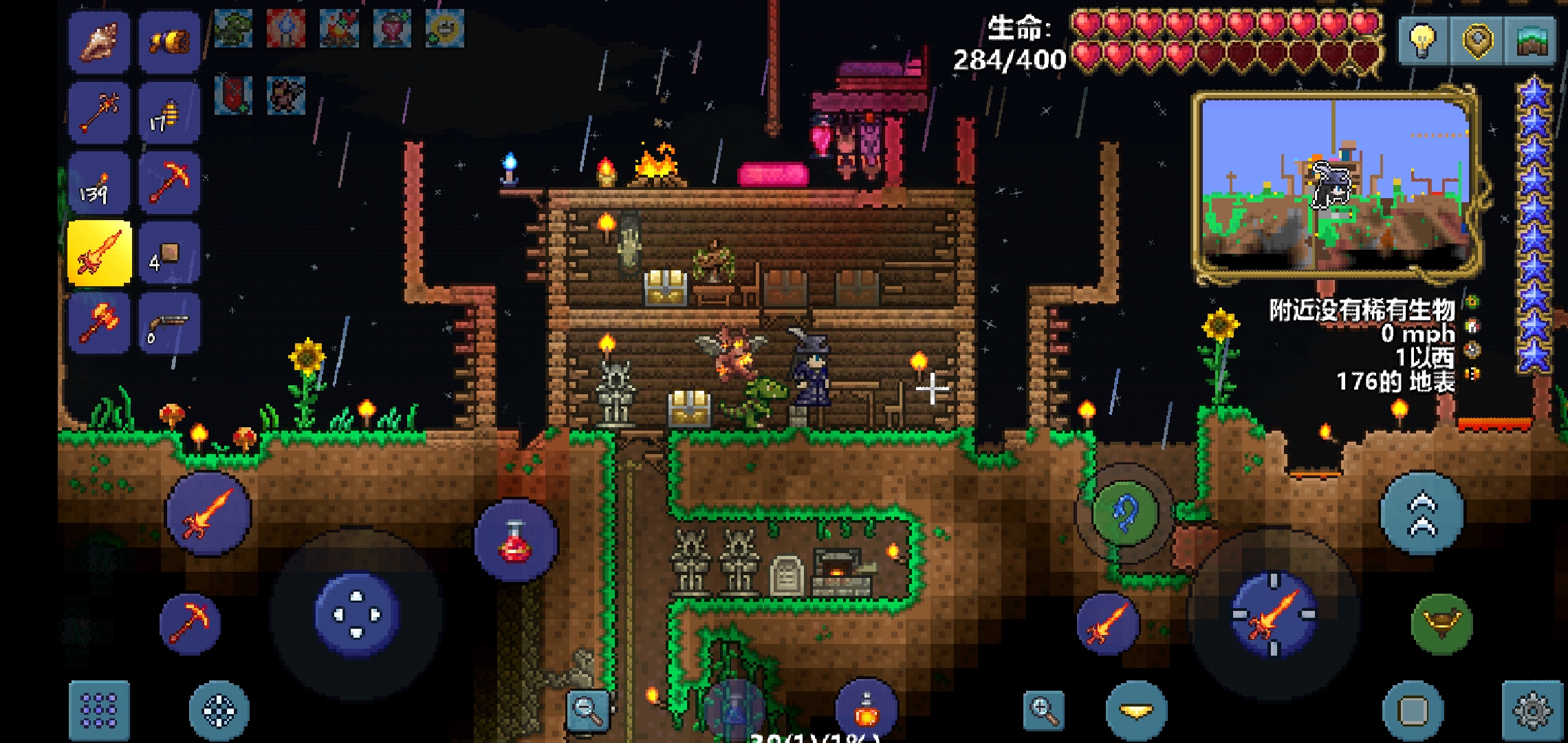Open the inventory grid button
This screenshot has width=1568, height=743.
point(99,711)
